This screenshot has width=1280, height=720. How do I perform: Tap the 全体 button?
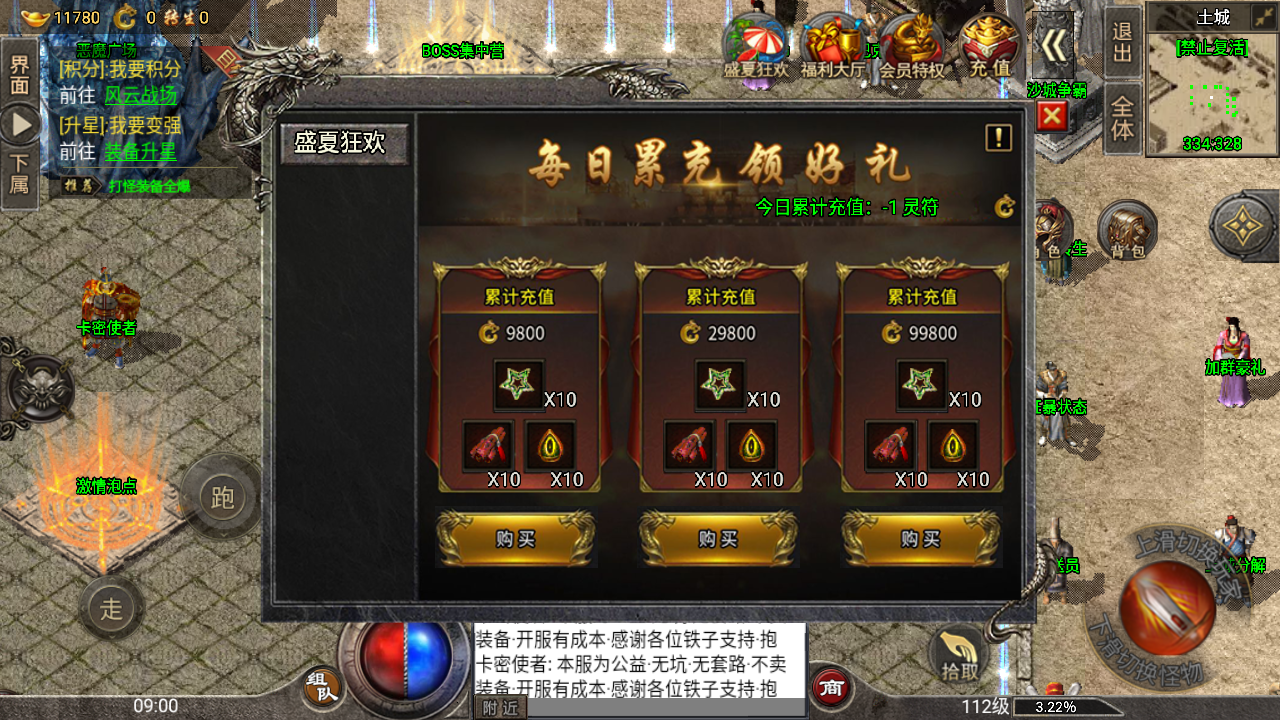pos(1123,118)
